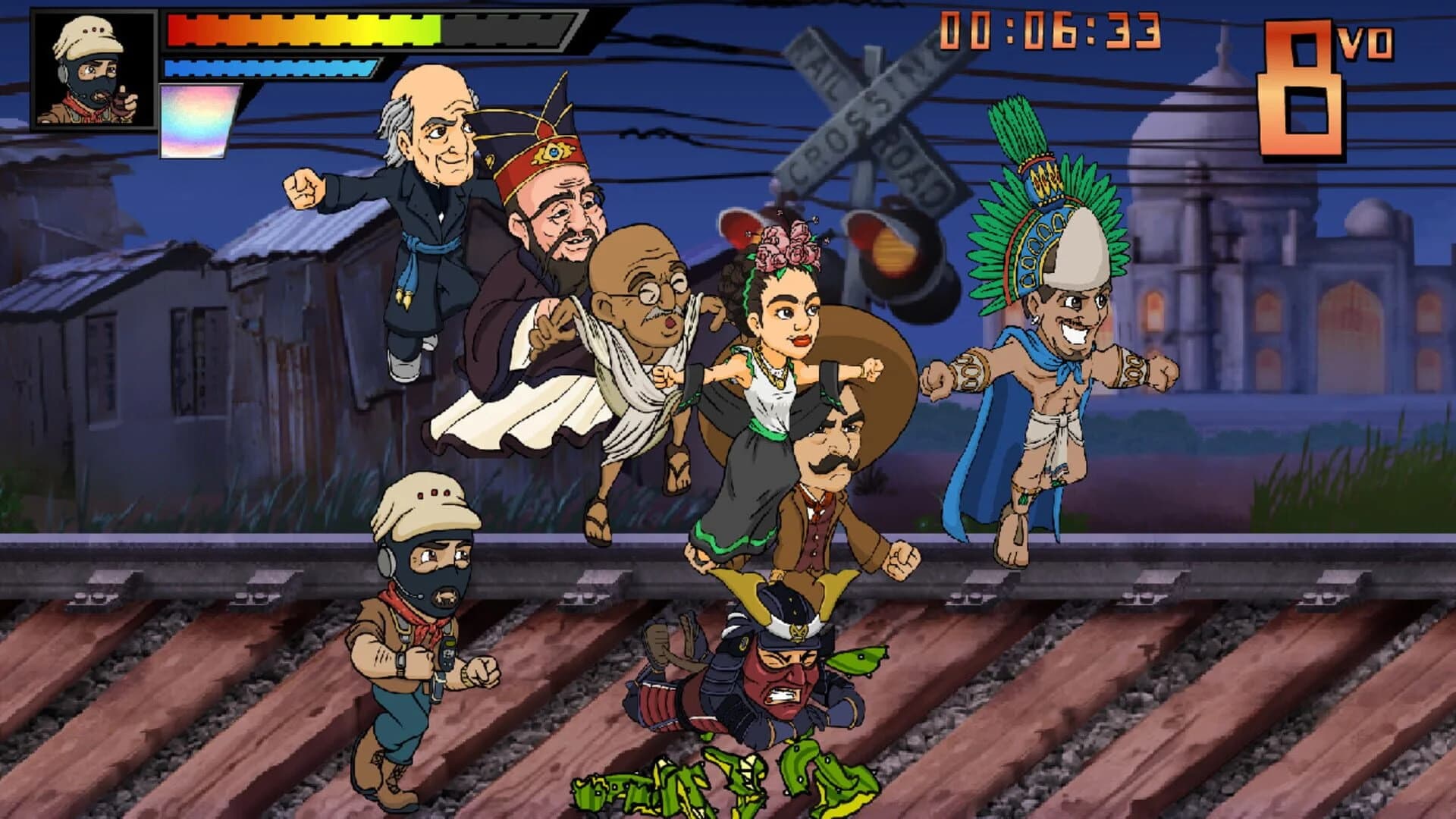Select the masked player character on tracks

coord(425,629)
